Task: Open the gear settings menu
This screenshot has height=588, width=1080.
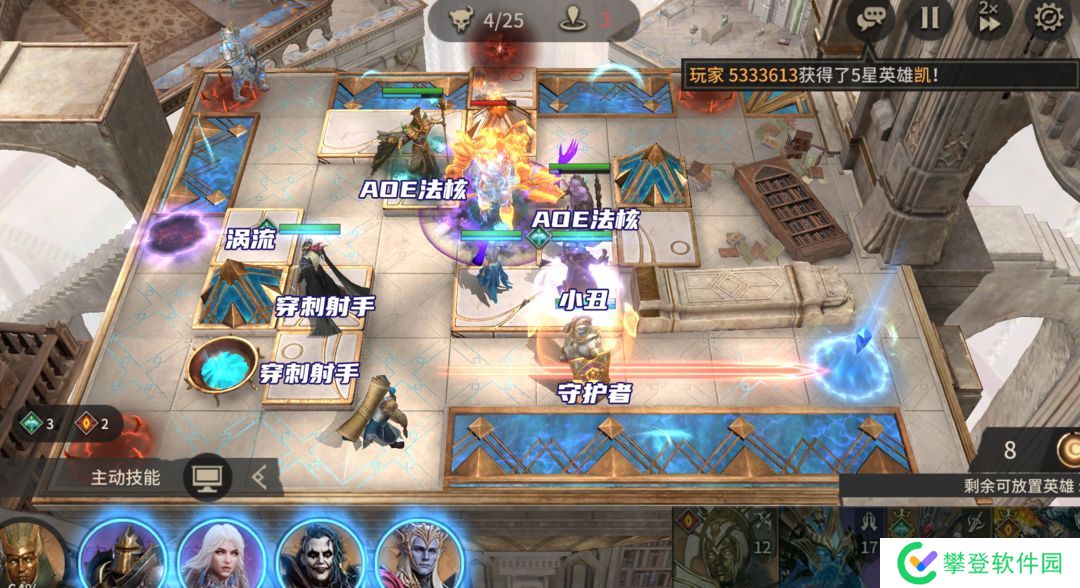Action: coord(1048,18)
